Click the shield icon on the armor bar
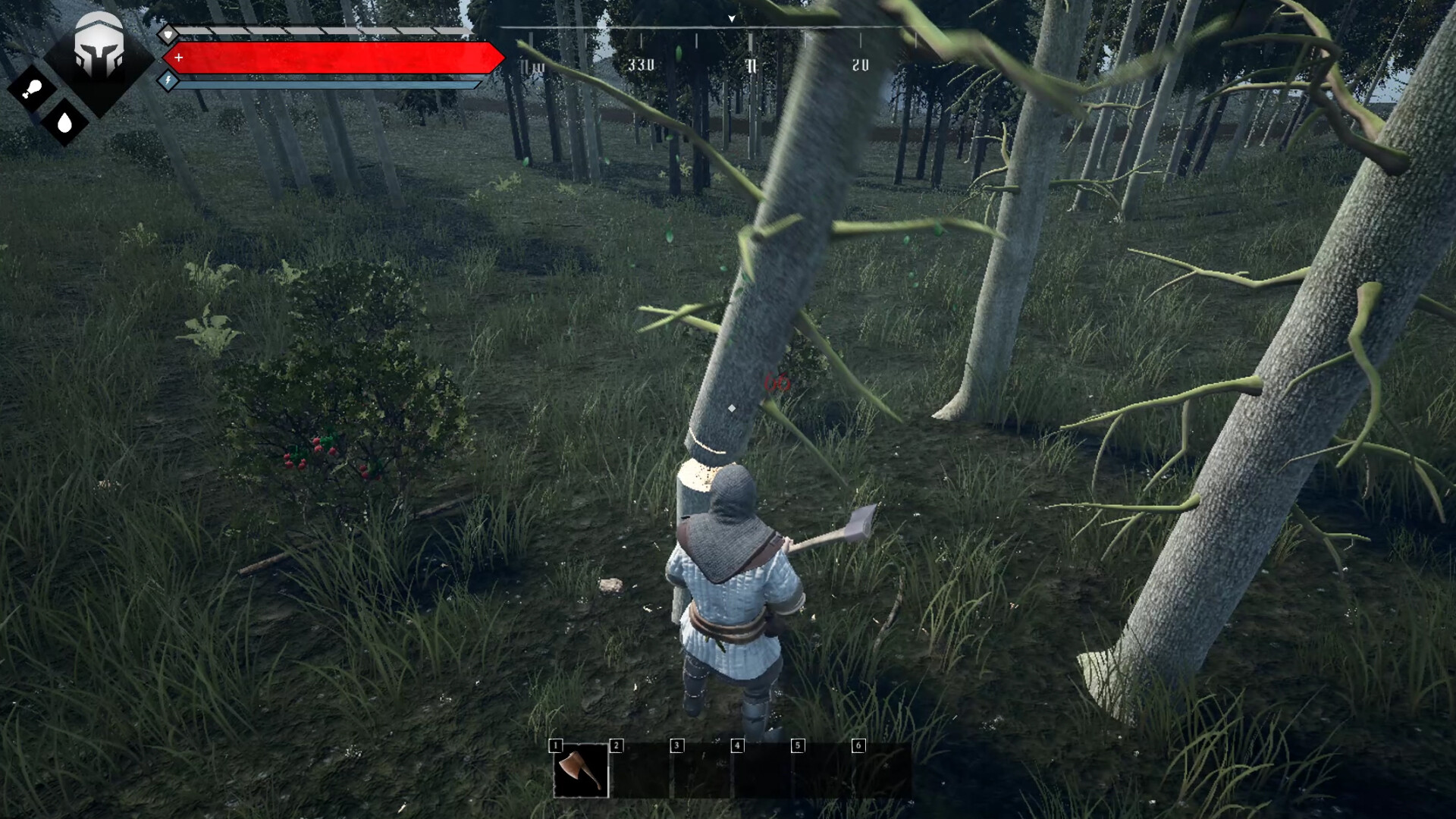Image resolution: width=1456 pixels, height=819 pixels. [168, 33]
